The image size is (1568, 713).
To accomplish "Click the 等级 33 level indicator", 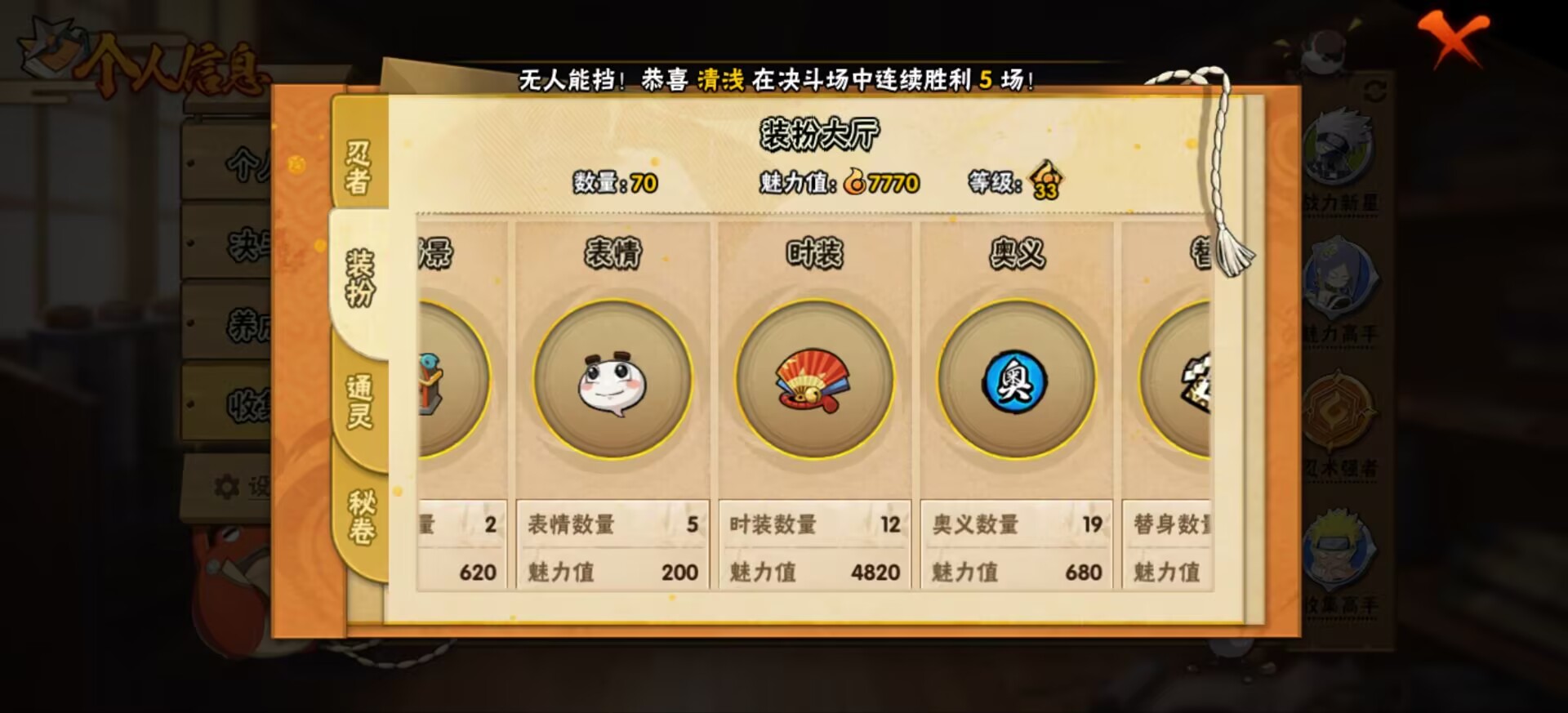I will coord(1045,185).
